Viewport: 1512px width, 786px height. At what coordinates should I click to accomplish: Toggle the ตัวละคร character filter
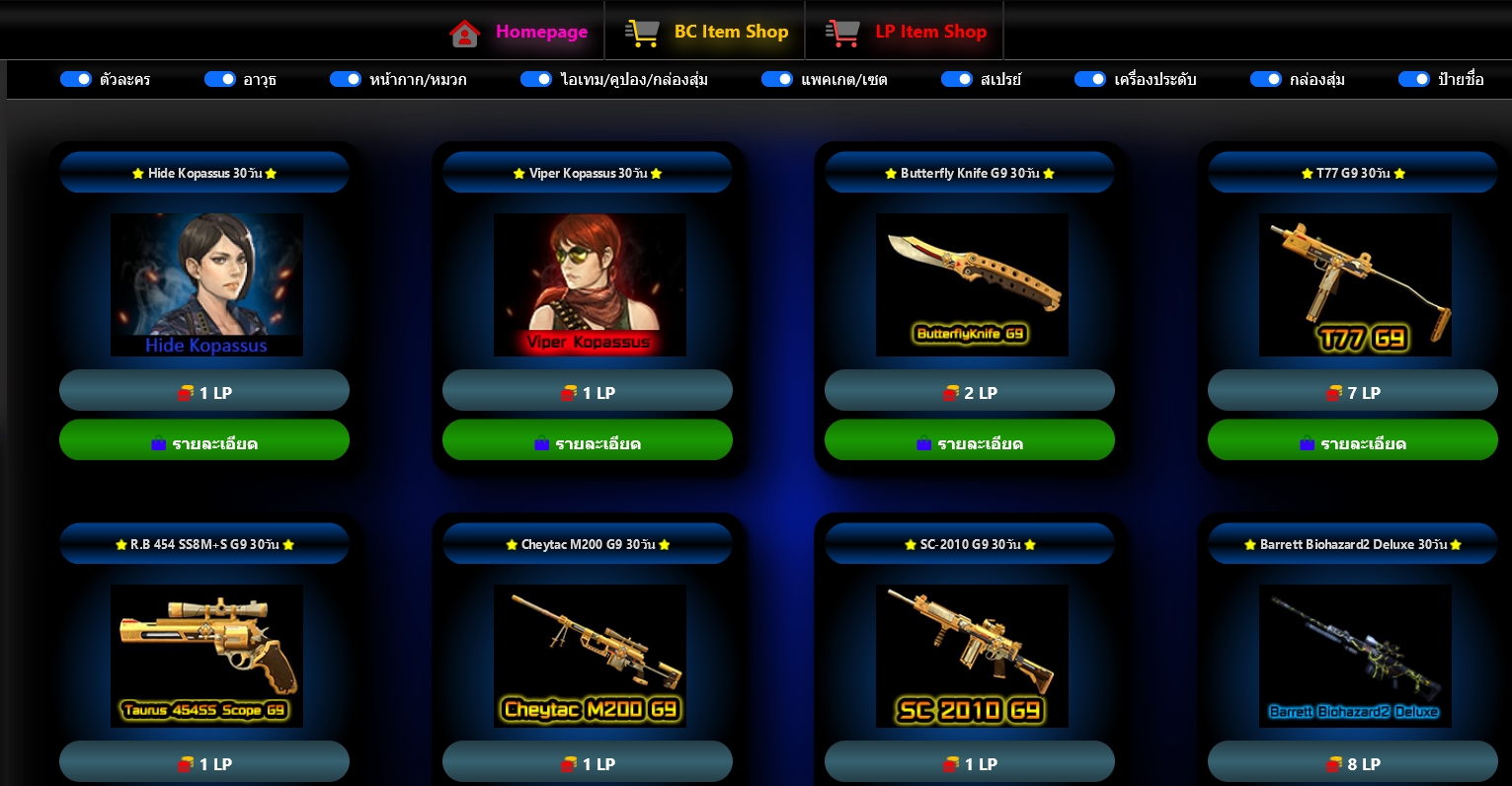[x=76, y=79]
